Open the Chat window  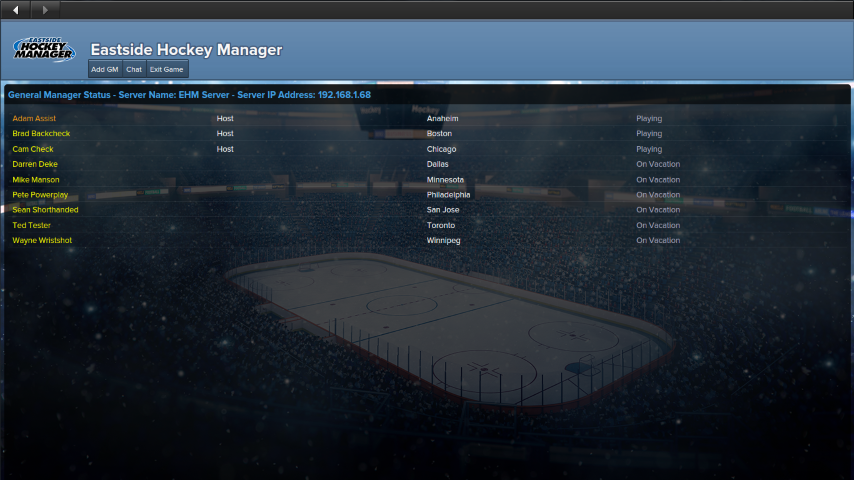click(x=134, y=69)
